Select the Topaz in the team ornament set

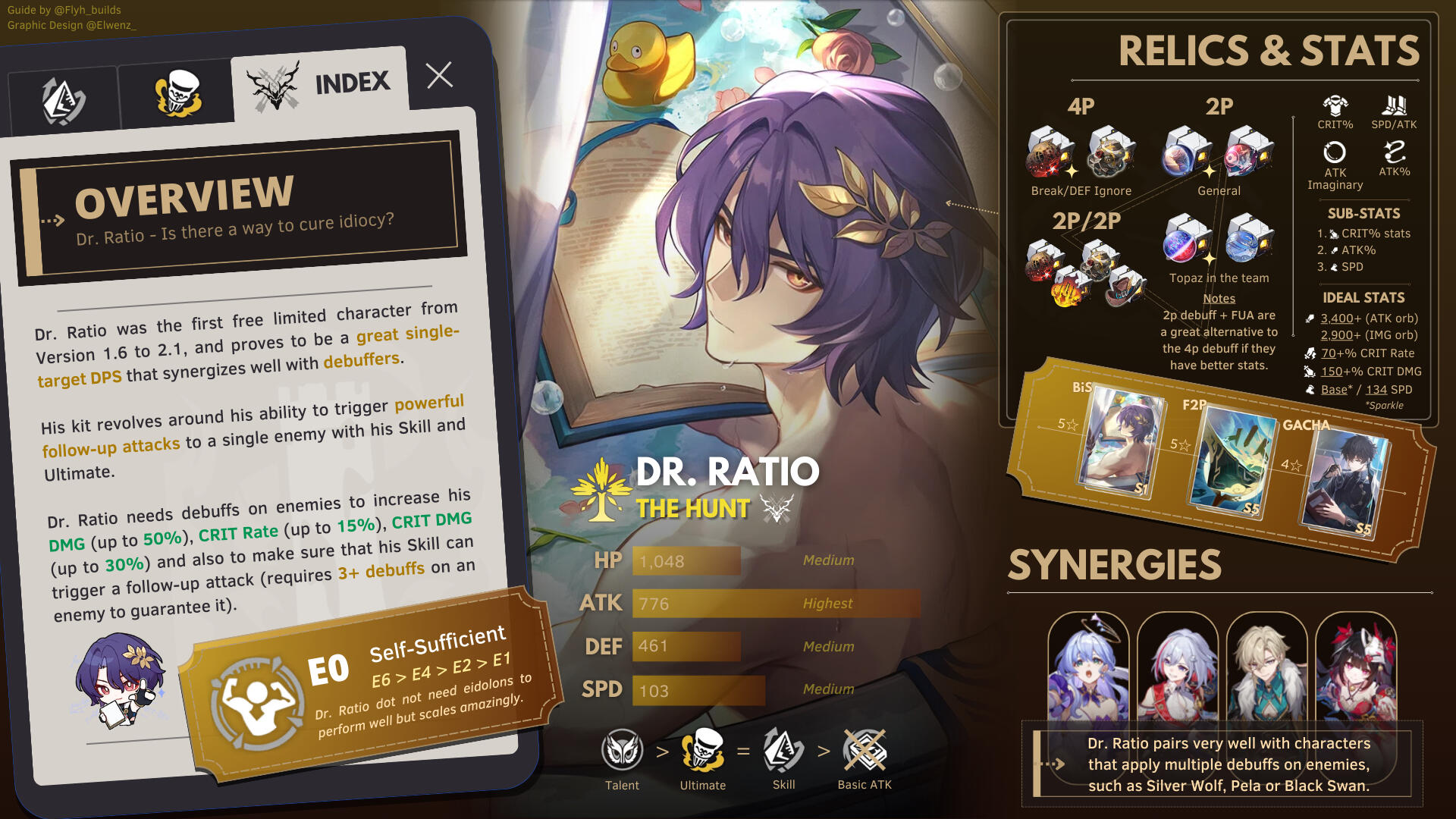coord(1219,239)
